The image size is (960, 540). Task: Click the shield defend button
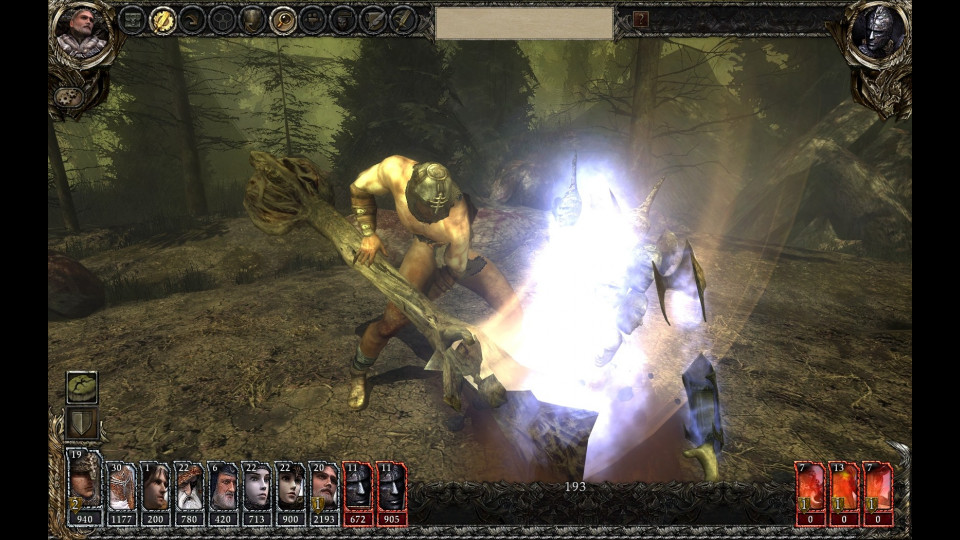tap(81, 423)
